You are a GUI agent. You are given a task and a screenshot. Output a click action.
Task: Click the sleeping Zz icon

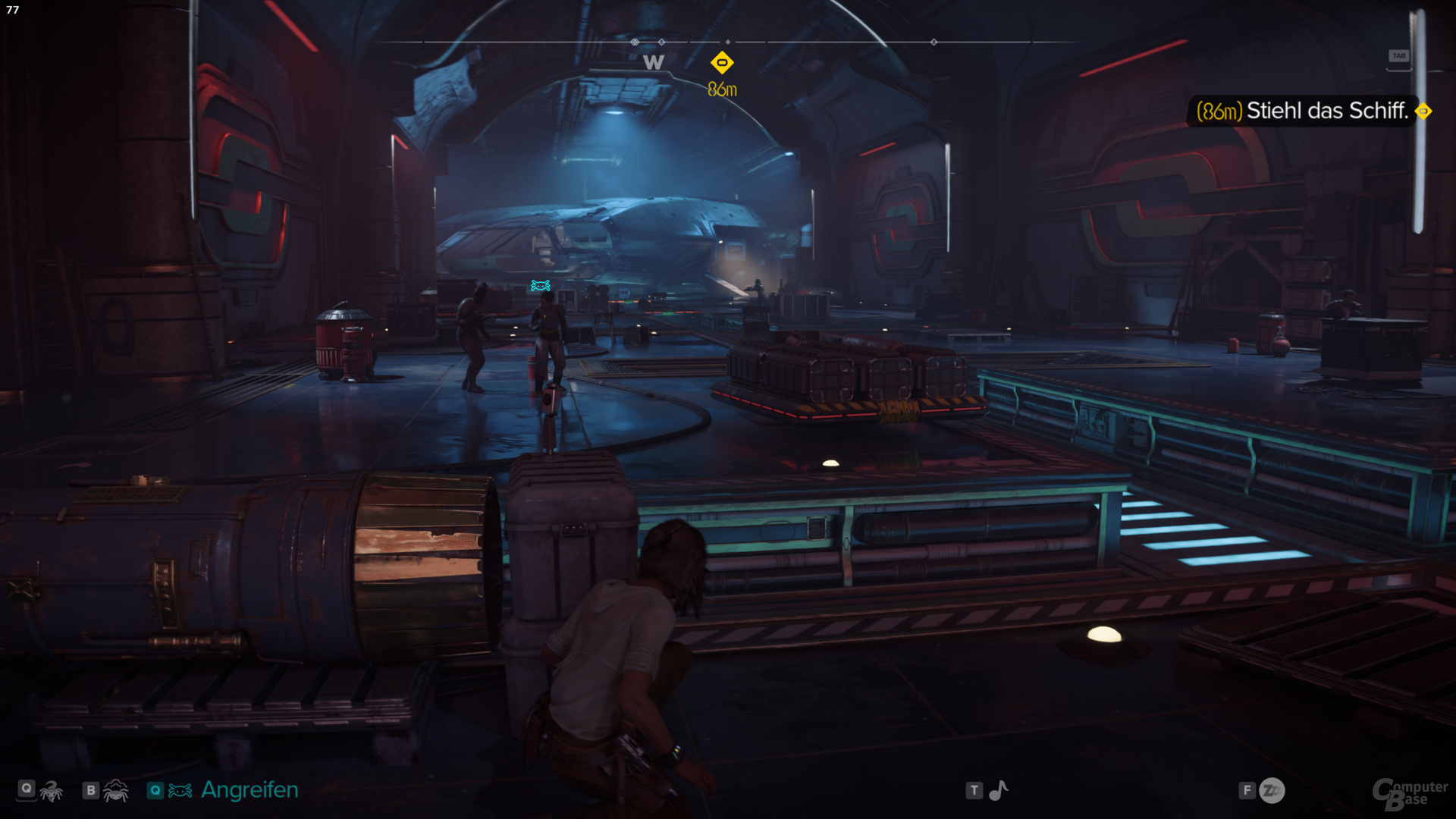tap(1272, 791)
